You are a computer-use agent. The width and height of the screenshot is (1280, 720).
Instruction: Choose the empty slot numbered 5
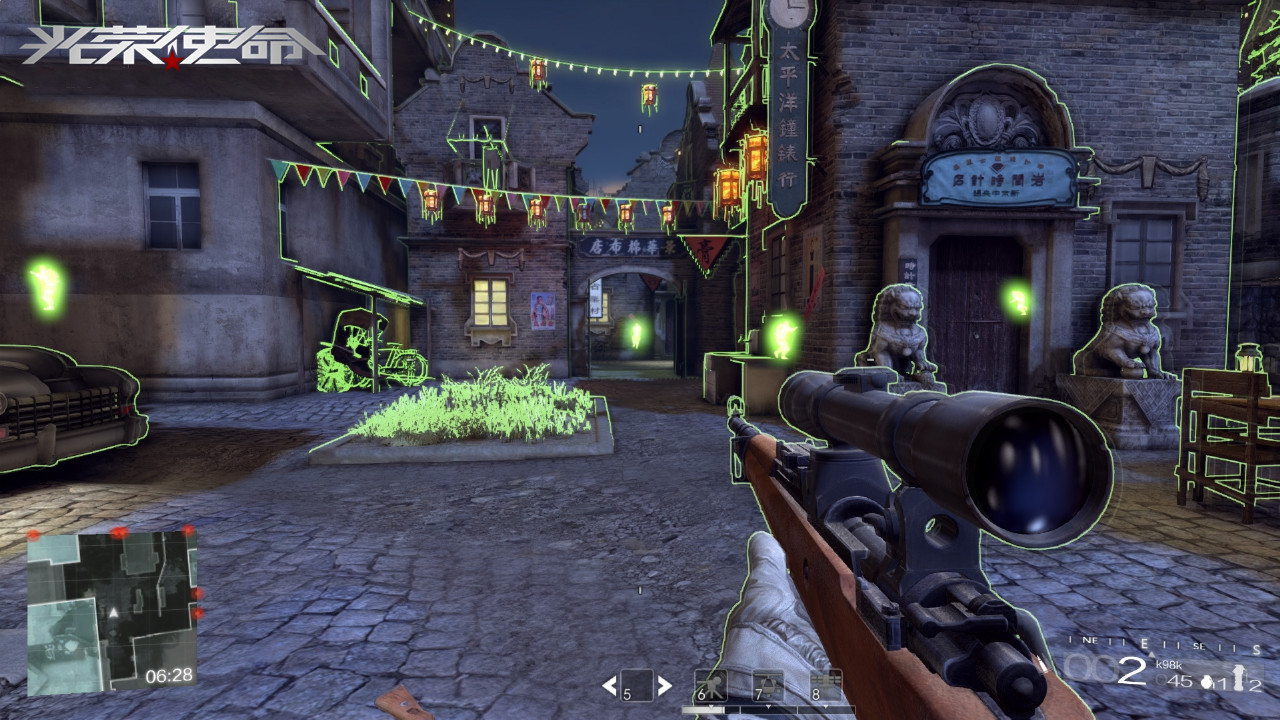(x=636, y=685)
